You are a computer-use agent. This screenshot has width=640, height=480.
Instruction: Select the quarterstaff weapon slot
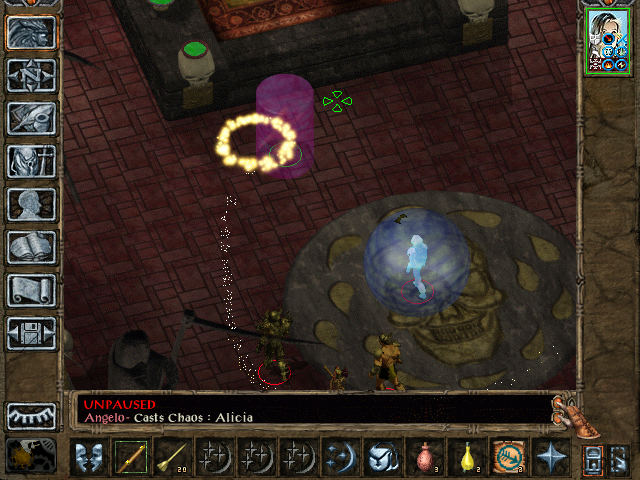point(130,457)
